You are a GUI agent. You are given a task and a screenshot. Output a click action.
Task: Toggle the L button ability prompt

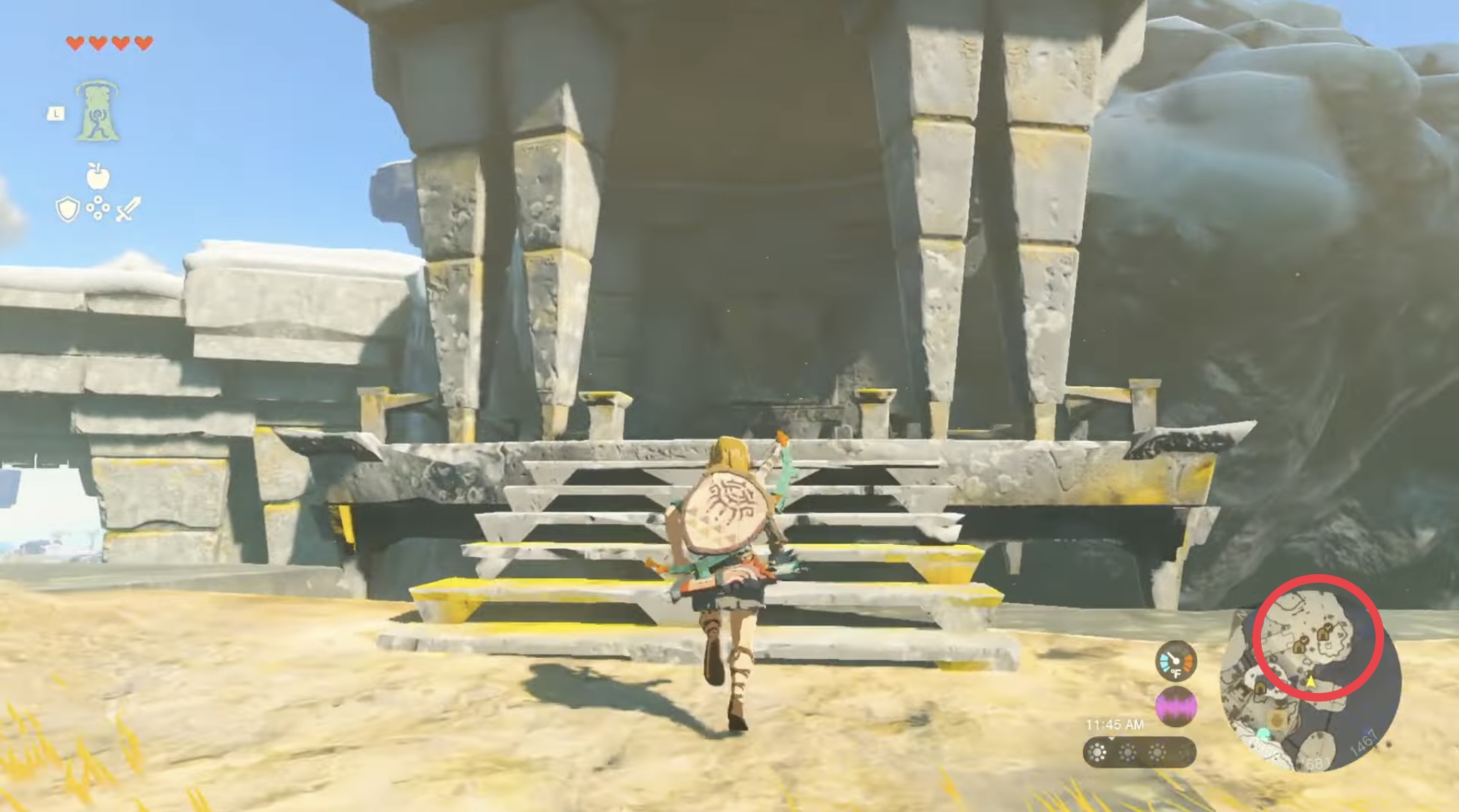tap(56, 113)
